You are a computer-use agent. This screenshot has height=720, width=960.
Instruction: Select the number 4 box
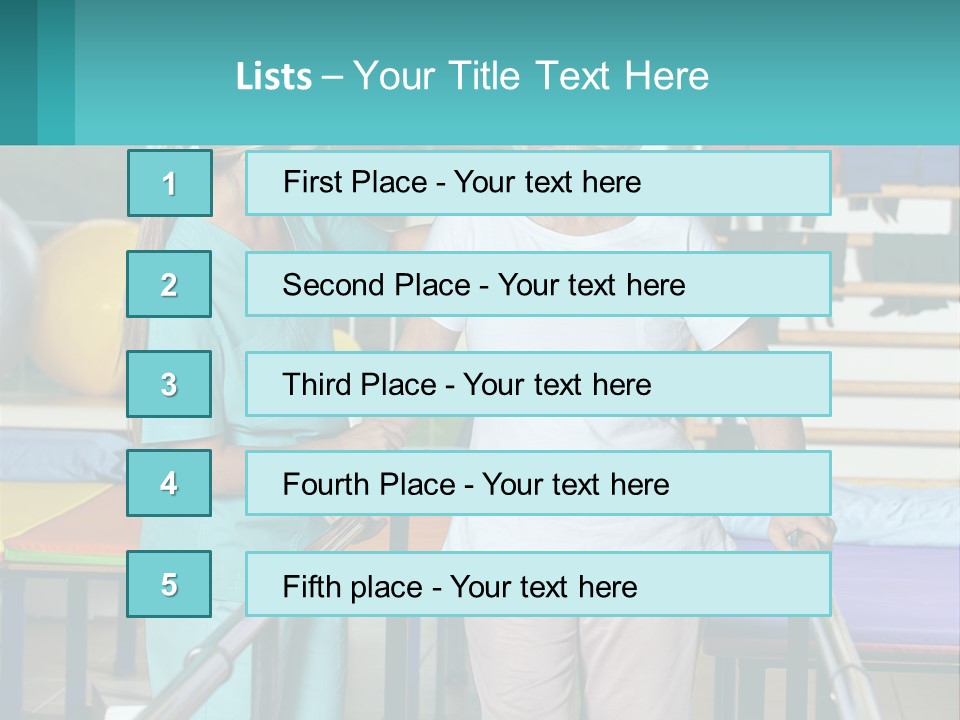coord(169,483)
